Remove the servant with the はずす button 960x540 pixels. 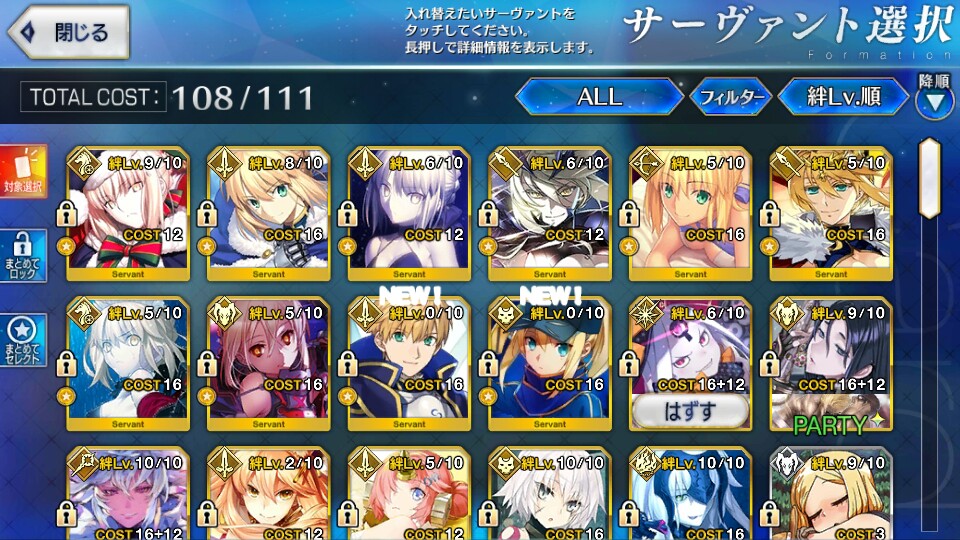tap(689, 410)
